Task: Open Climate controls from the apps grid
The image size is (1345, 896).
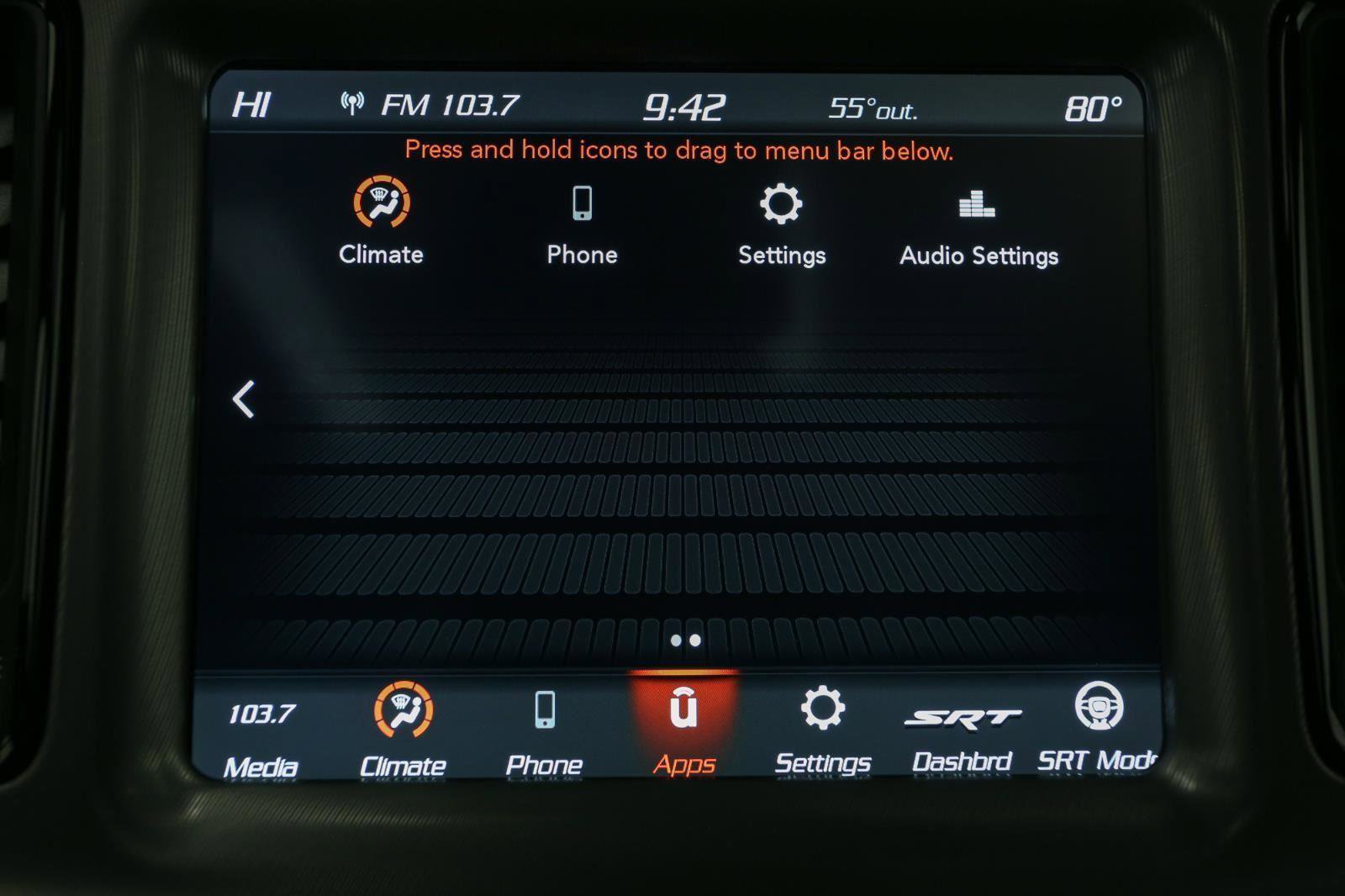Action: 382,204
